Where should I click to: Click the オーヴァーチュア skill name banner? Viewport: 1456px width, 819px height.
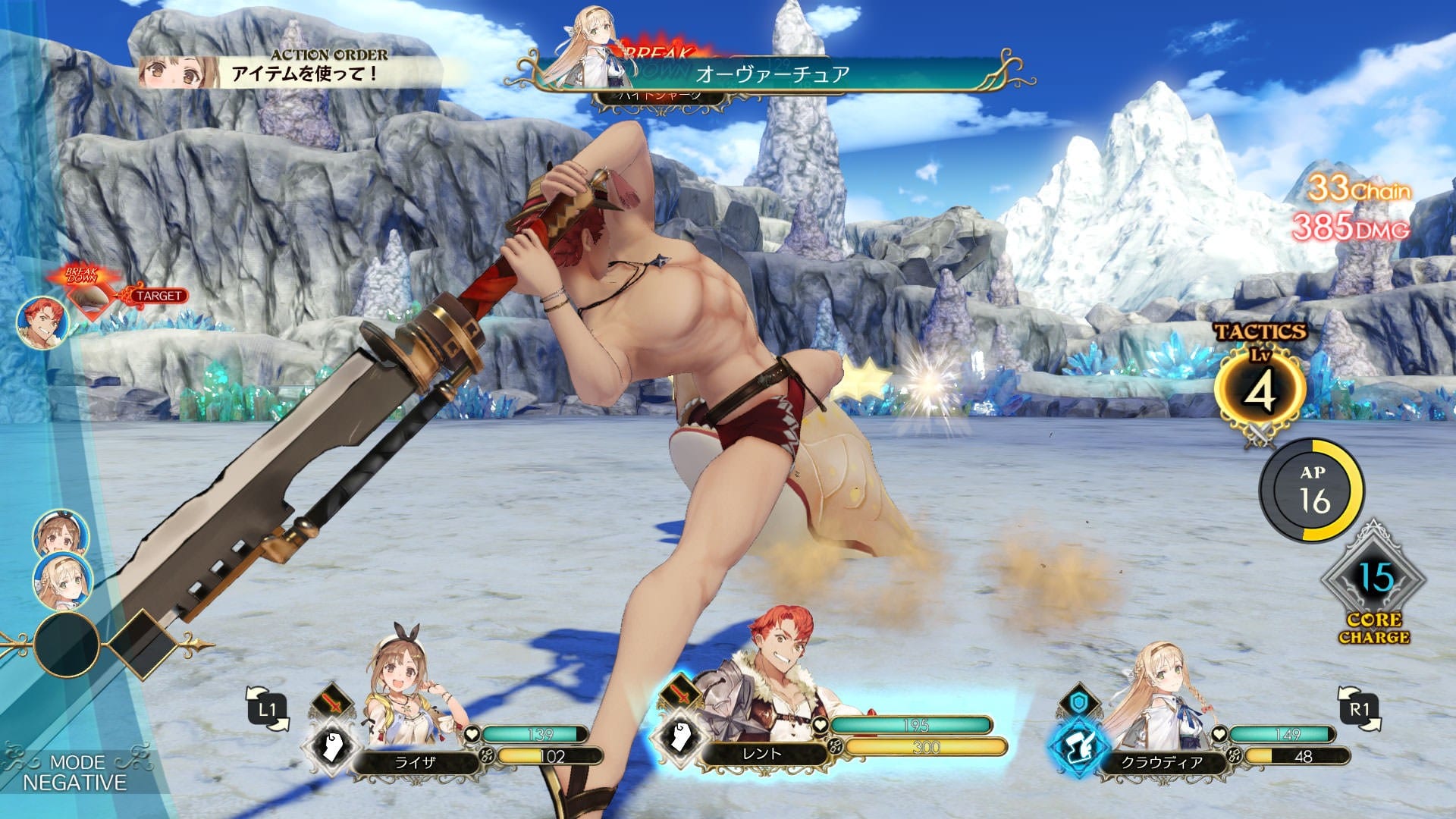pyautogui.click(x=772, y=74)
